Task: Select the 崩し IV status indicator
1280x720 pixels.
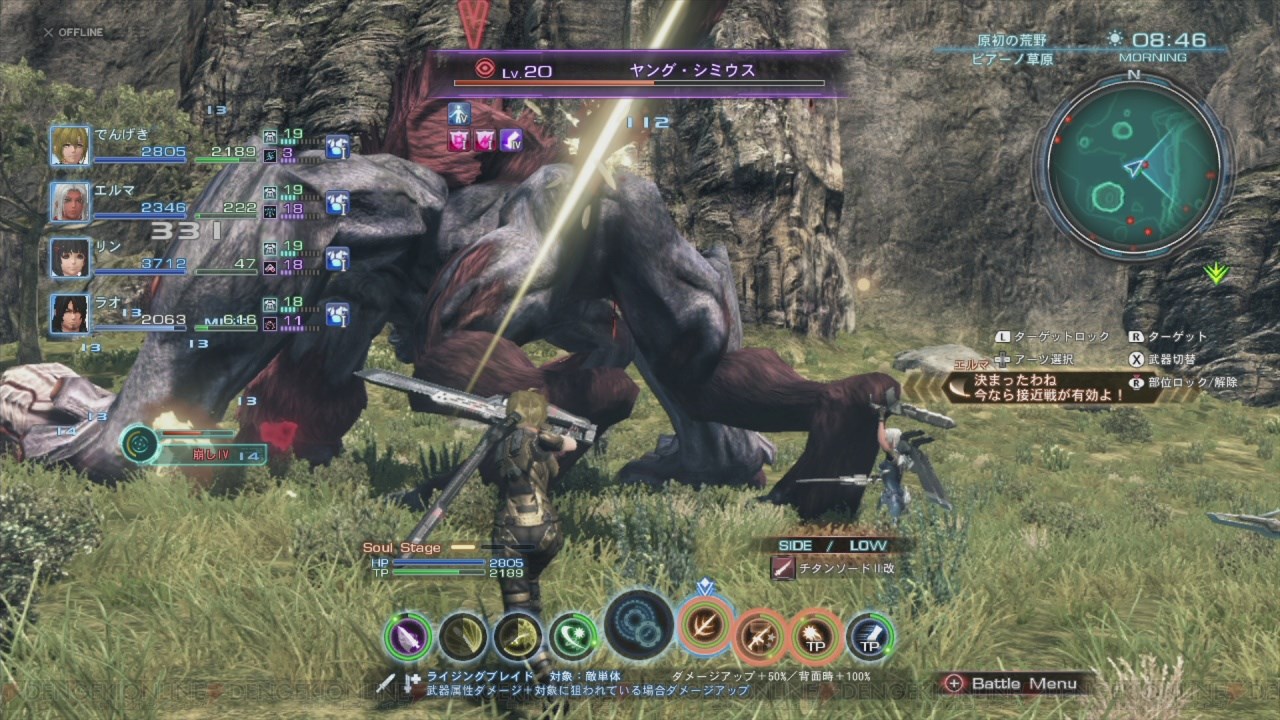Action: point(195,446)
